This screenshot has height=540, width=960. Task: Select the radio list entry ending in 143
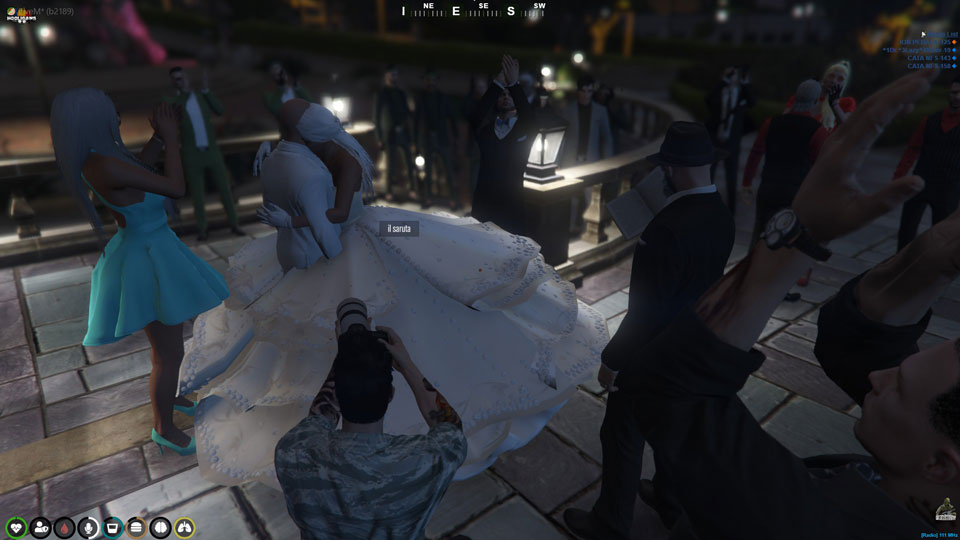click(x=930, y=59)
